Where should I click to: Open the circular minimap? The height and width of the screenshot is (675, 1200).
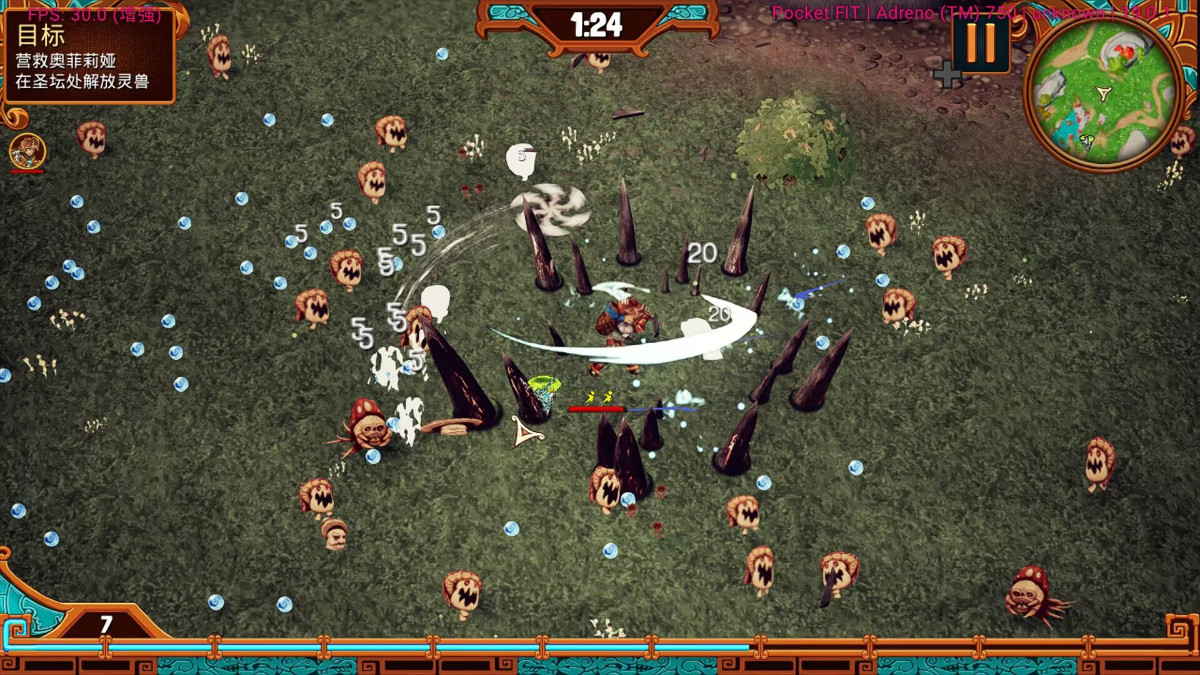click(1102, 93)
